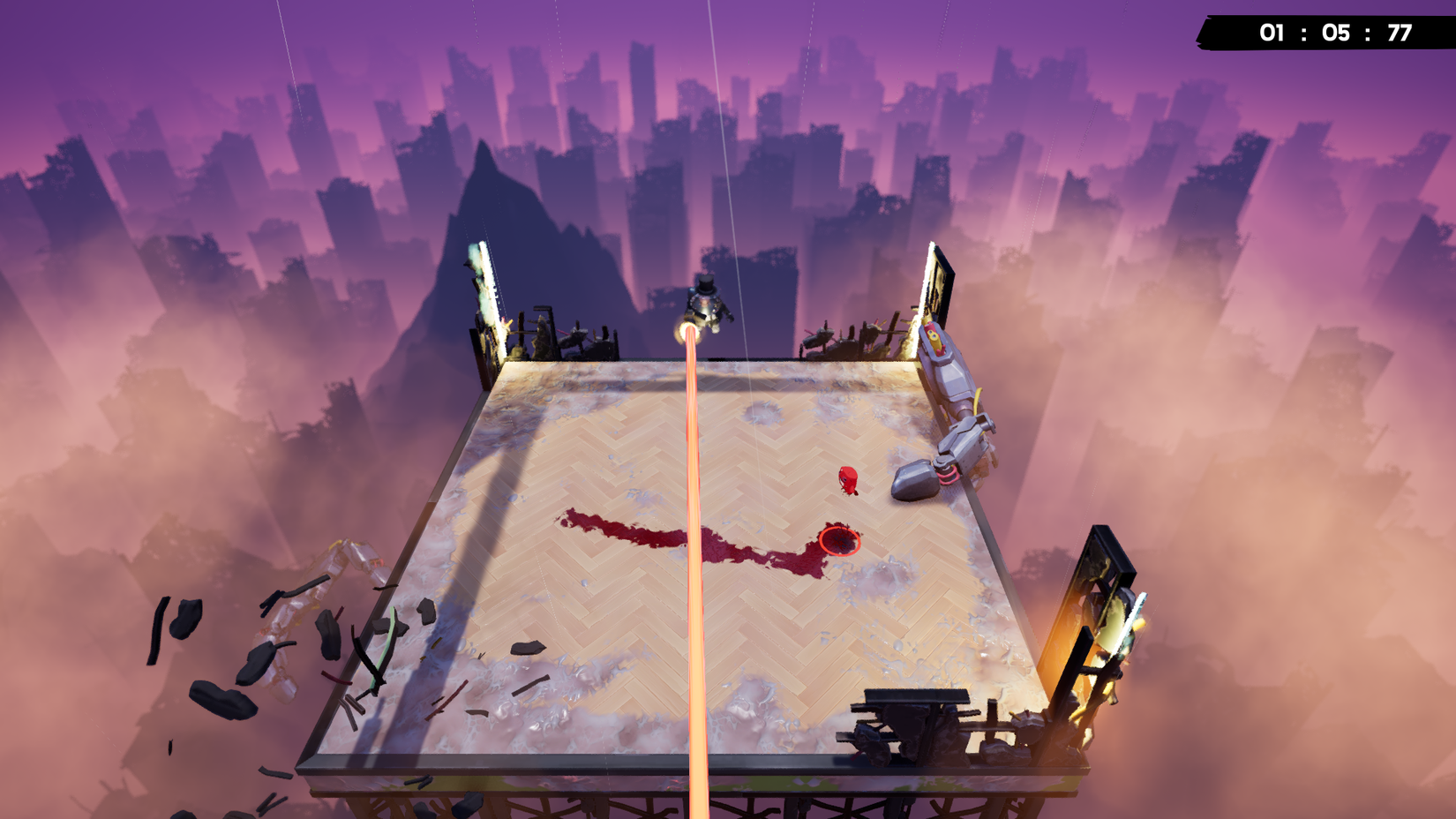
Task: Click the pink ring detail on the robot's wrist
Action: tap(948, 473)
